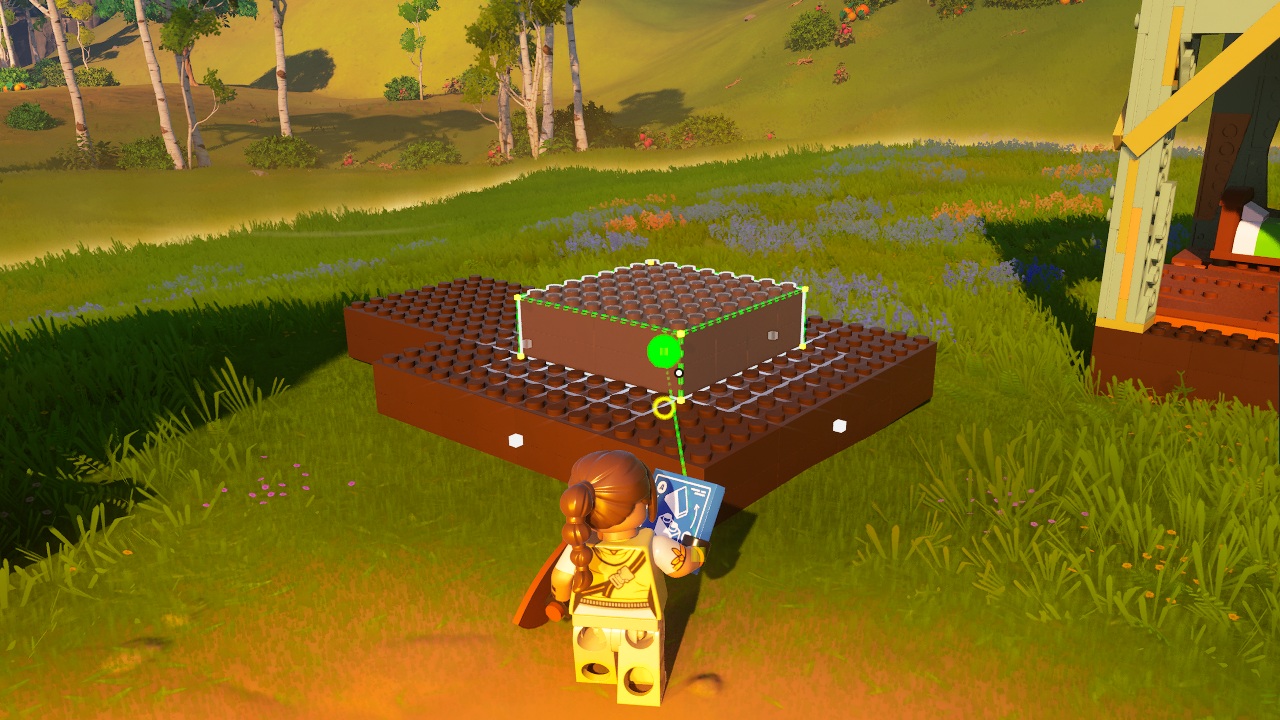Click the small white dot handle below the confirm button
The height and width of the screenshot is (720, 1280).
678,373
